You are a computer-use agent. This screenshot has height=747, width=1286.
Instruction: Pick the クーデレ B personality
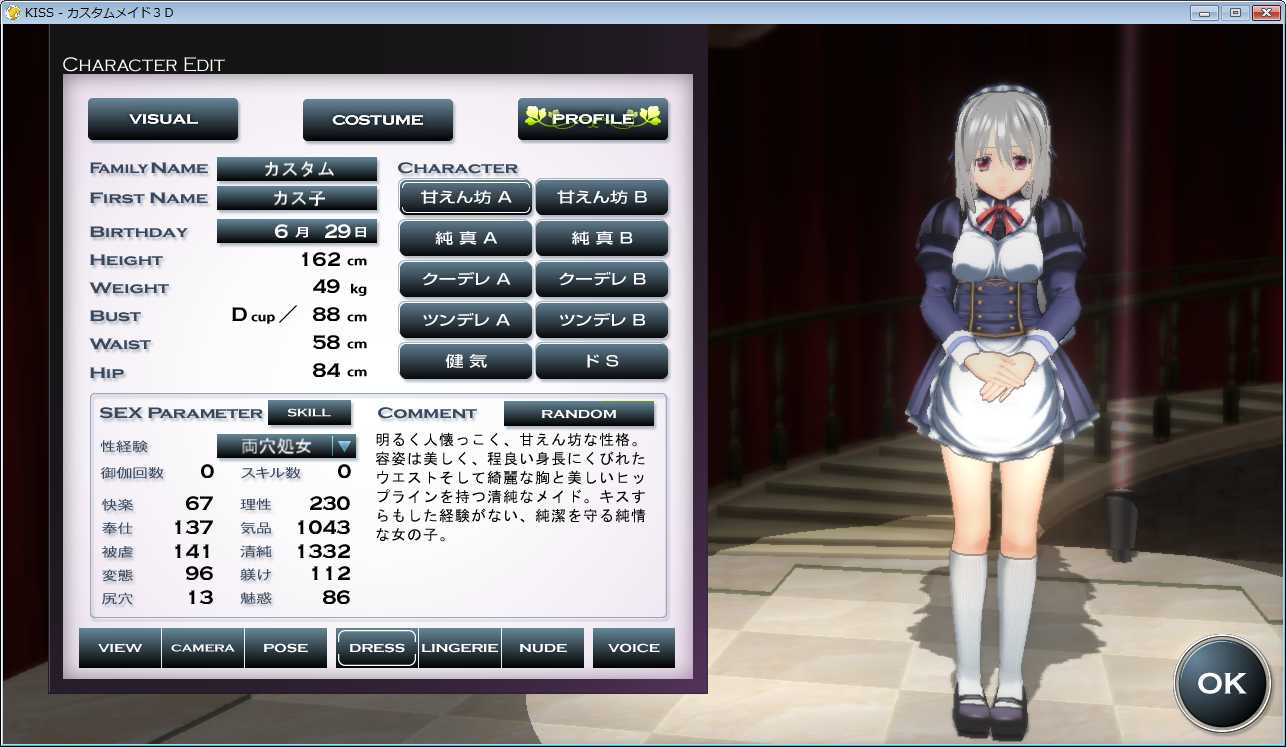601,279
